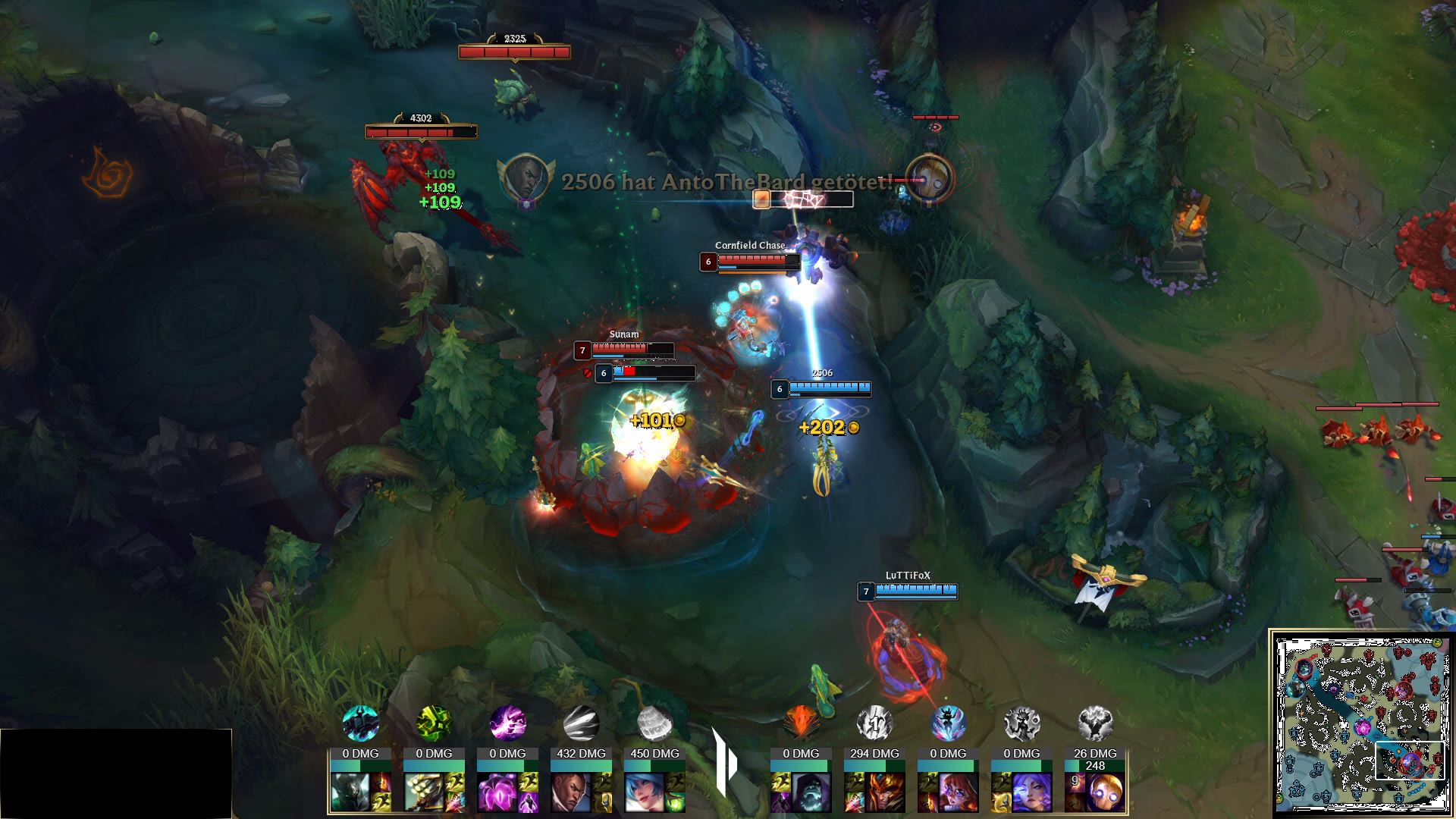This screenshot has width=1456, height=819.
Task: Click Vel'Koz's purple ultimate ability icon
Action: 507,723
